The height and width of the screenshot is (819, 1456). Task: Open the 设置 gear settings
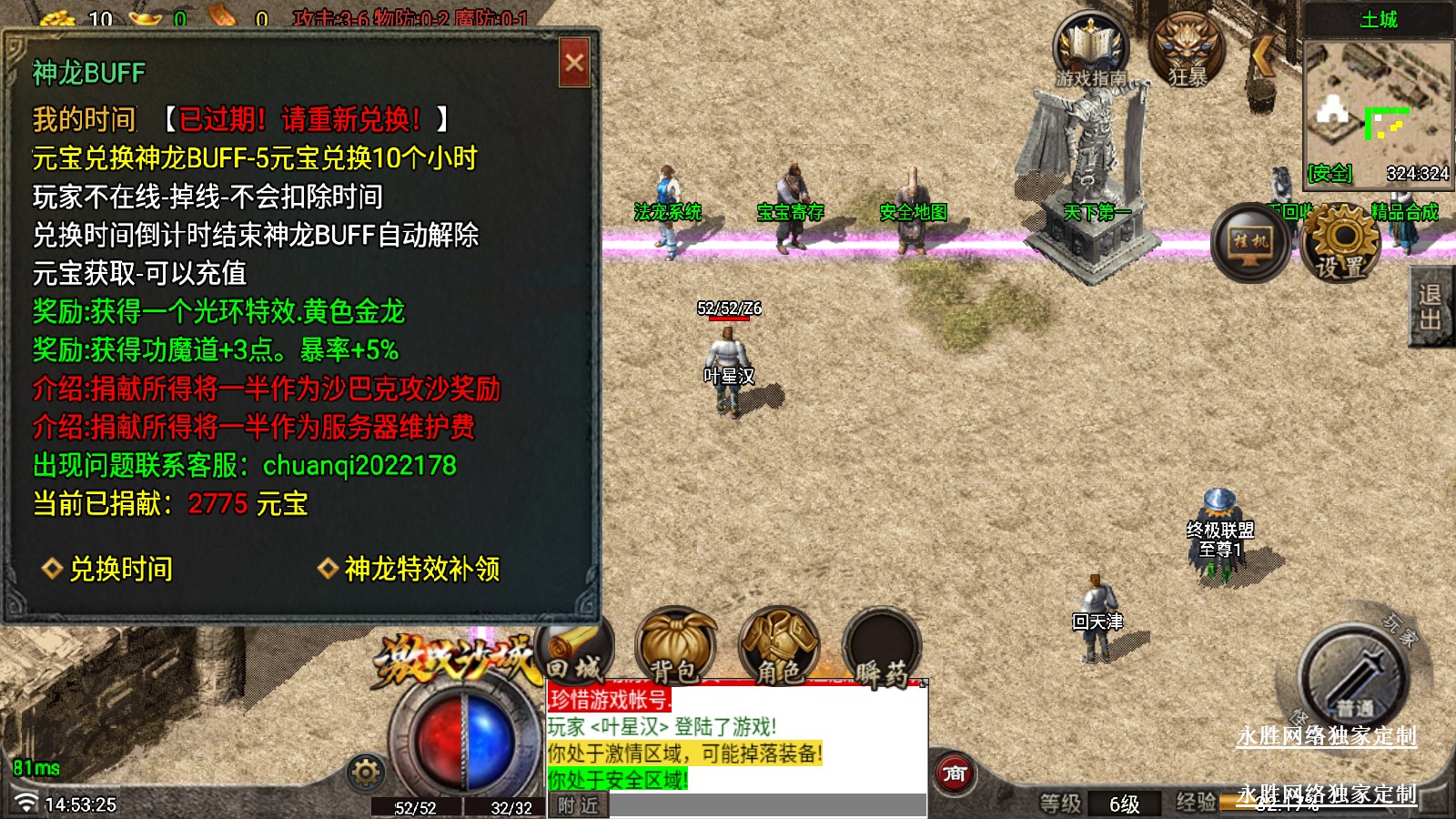[x=1341, y=243]
